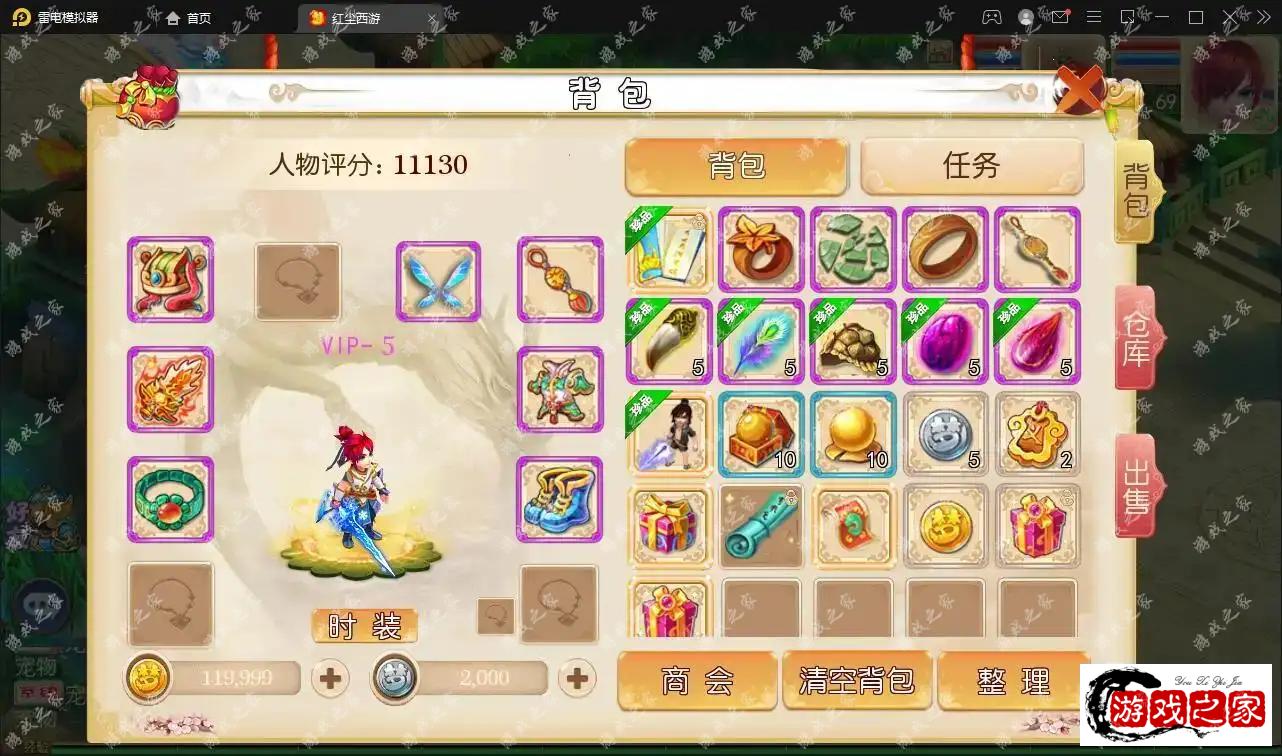The width and height of the screenshot is (1282, 756).
Task: Select the red headgear equipment item
Action: pyautogui.click(x=170, y=280)
